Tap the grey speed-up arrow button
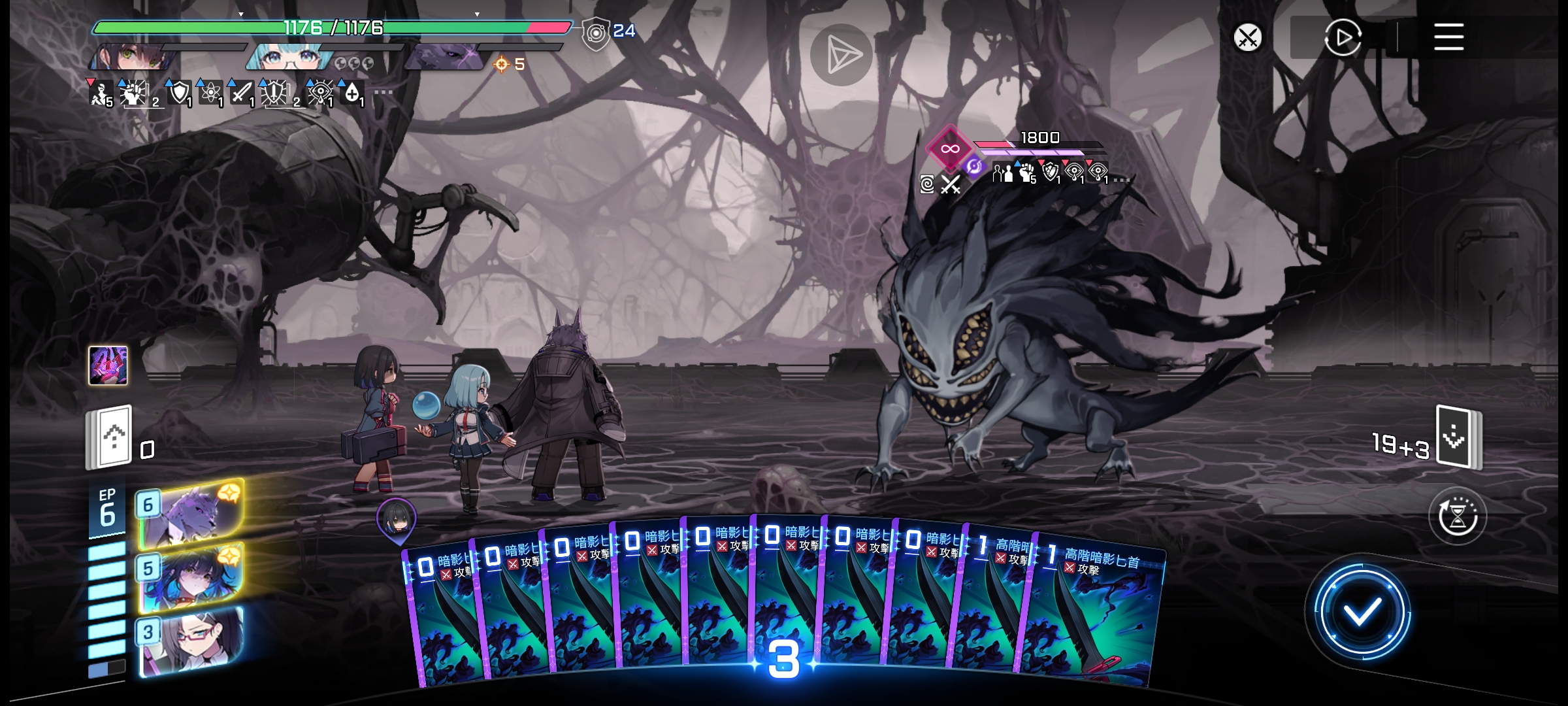This screenshot has height=706, width=1568. pos(841,55)
